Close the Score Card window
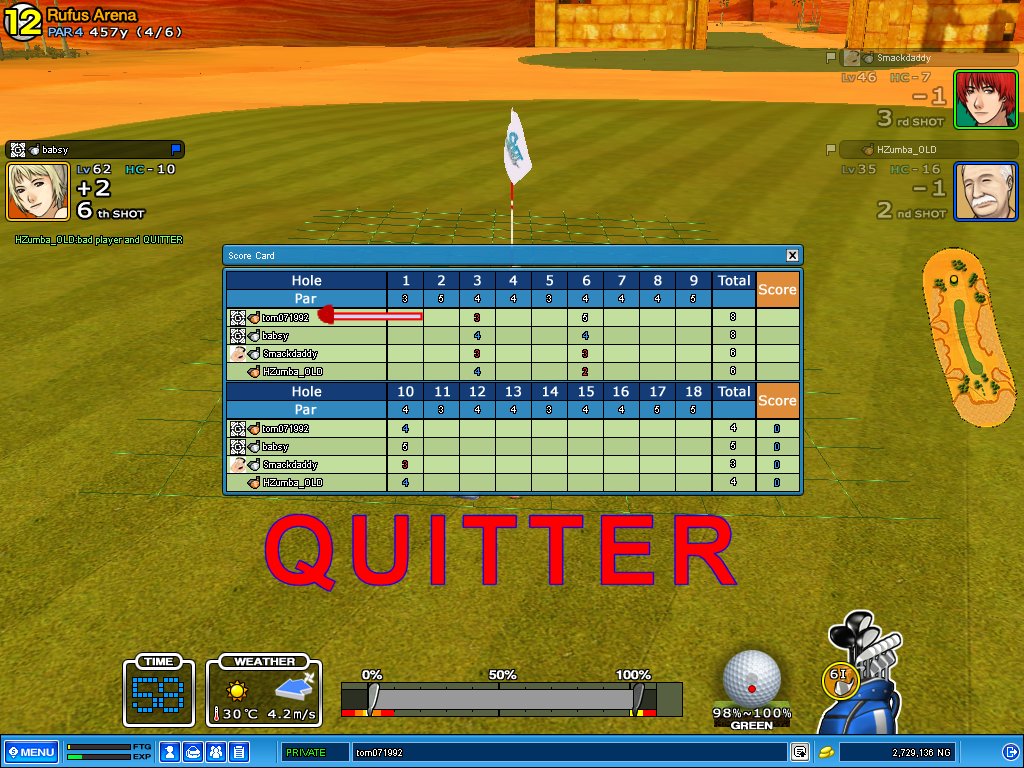 tap(792, 255)
